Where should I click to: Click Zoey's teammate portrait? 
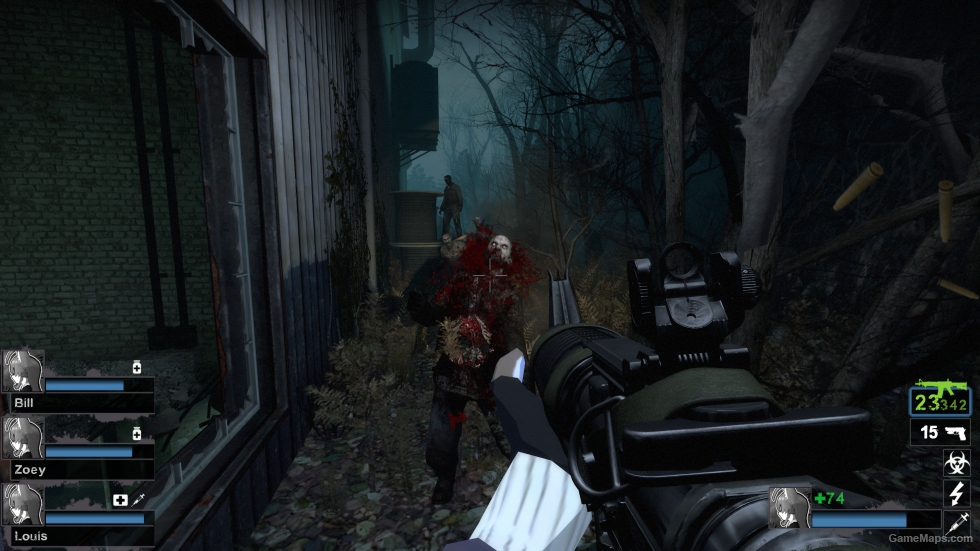point(22,437)
